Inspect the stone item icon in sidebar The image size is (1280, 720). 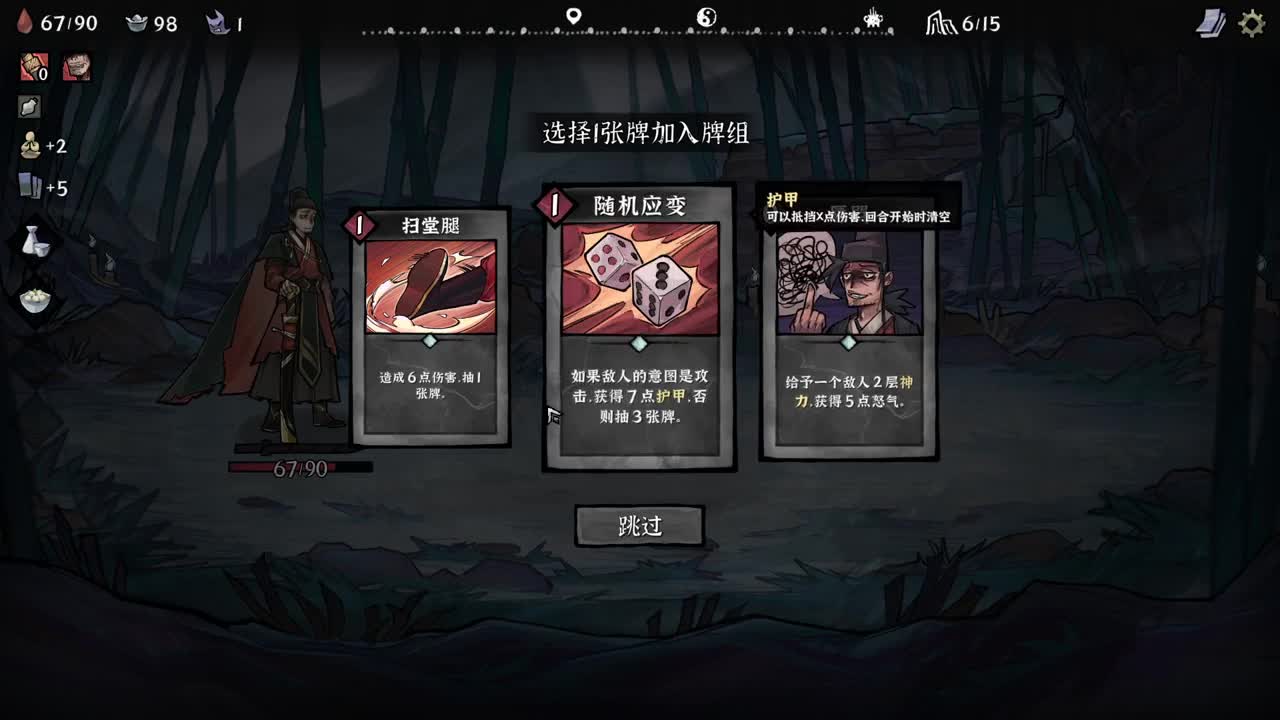tap(30, 105)
